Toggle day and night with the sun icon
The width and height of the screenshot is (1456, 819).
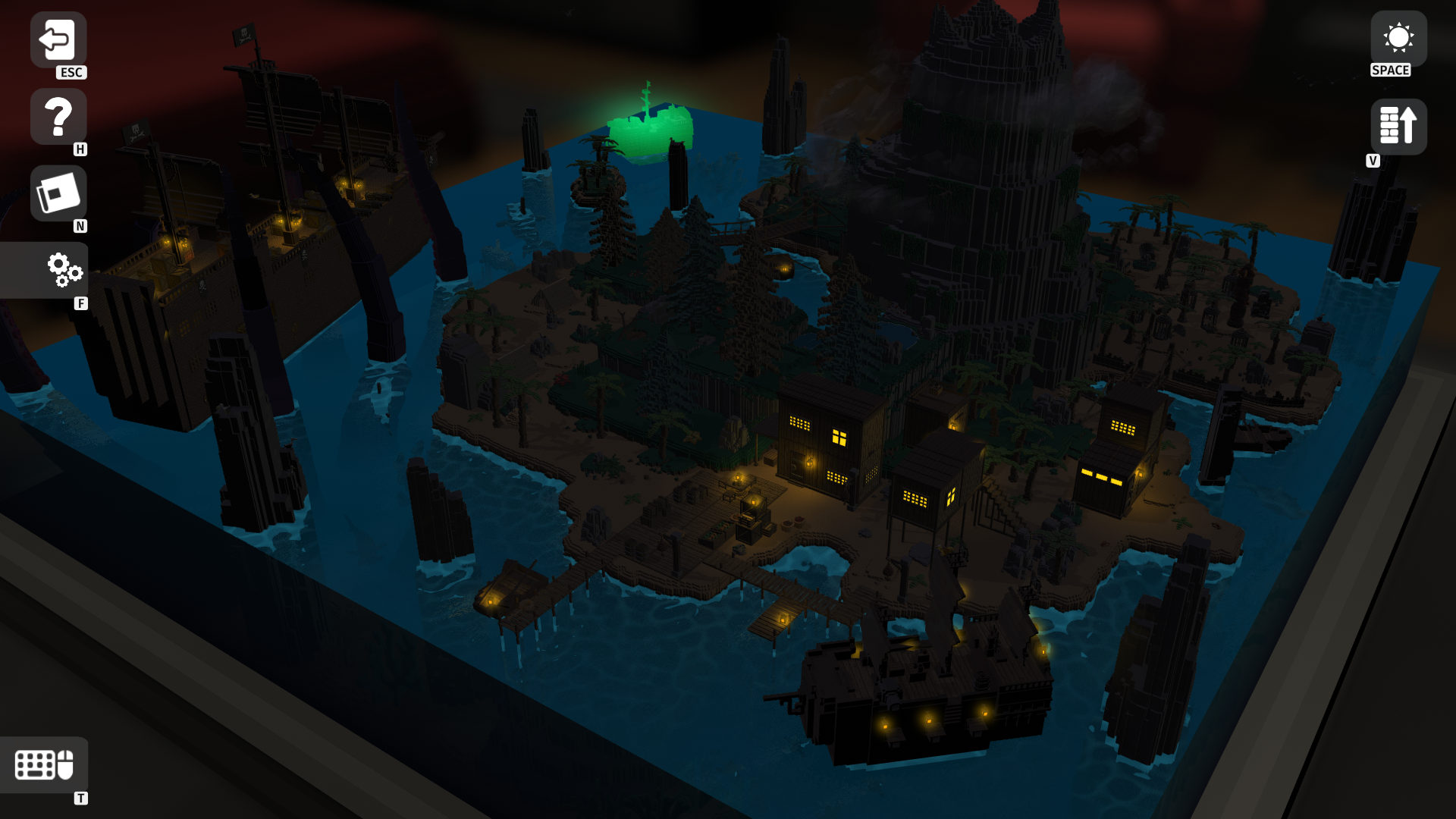(x=1400, y=36)
